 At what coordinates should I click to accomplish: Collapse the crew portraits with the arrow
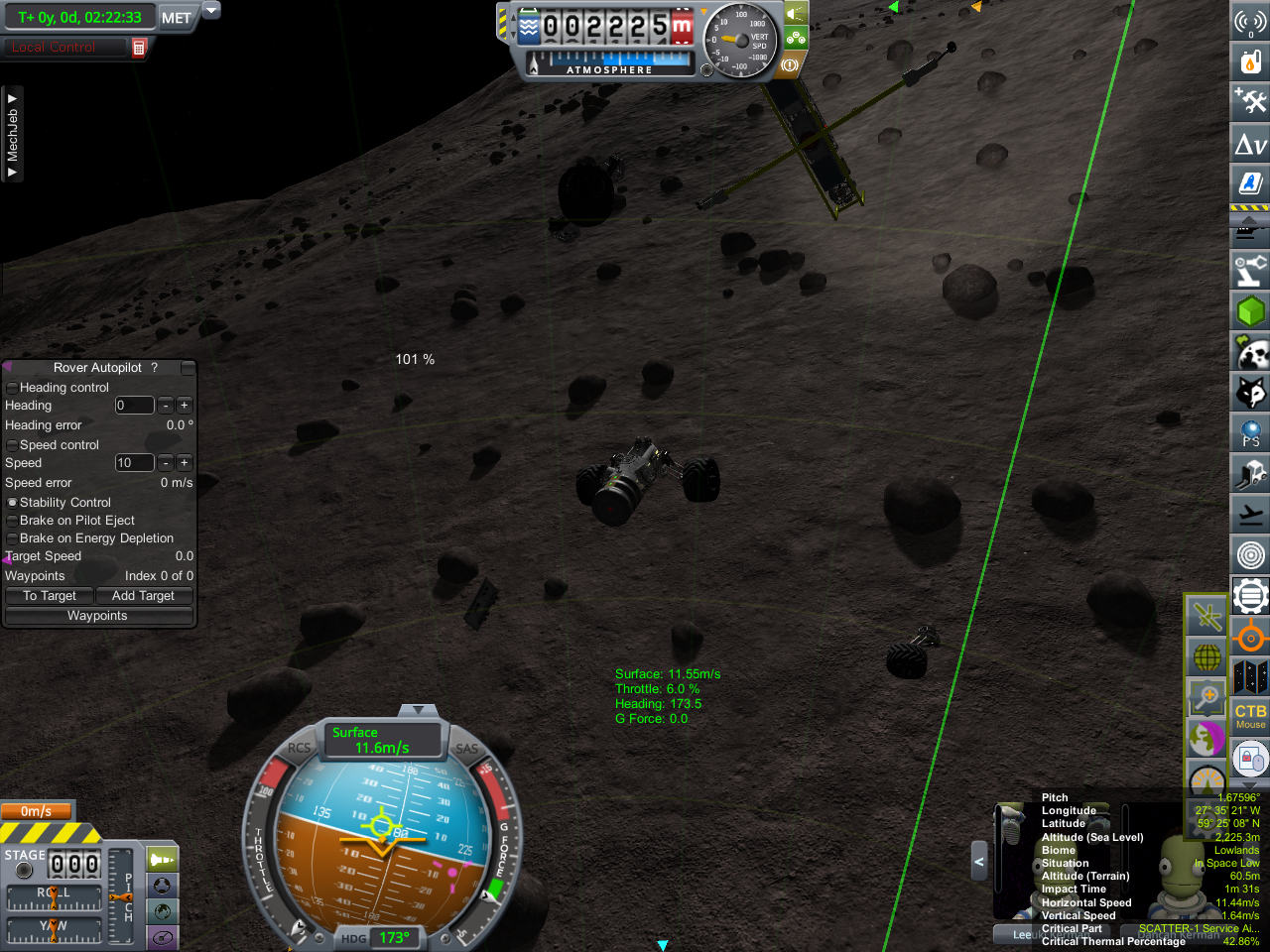point(978,862)
